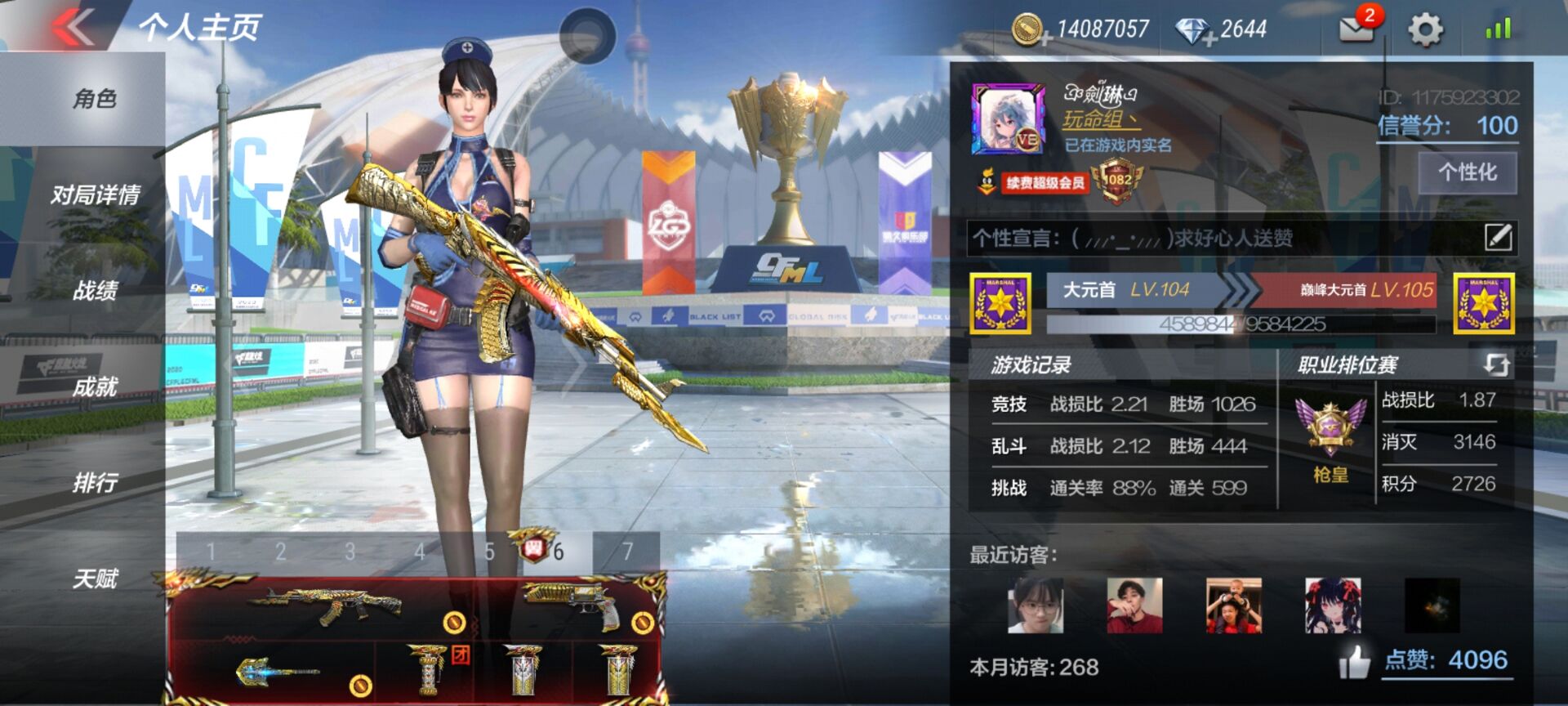Viewport: 1568px width, 706px height.
Task: Open the 对局详情 tab
Action: [95, 195]
